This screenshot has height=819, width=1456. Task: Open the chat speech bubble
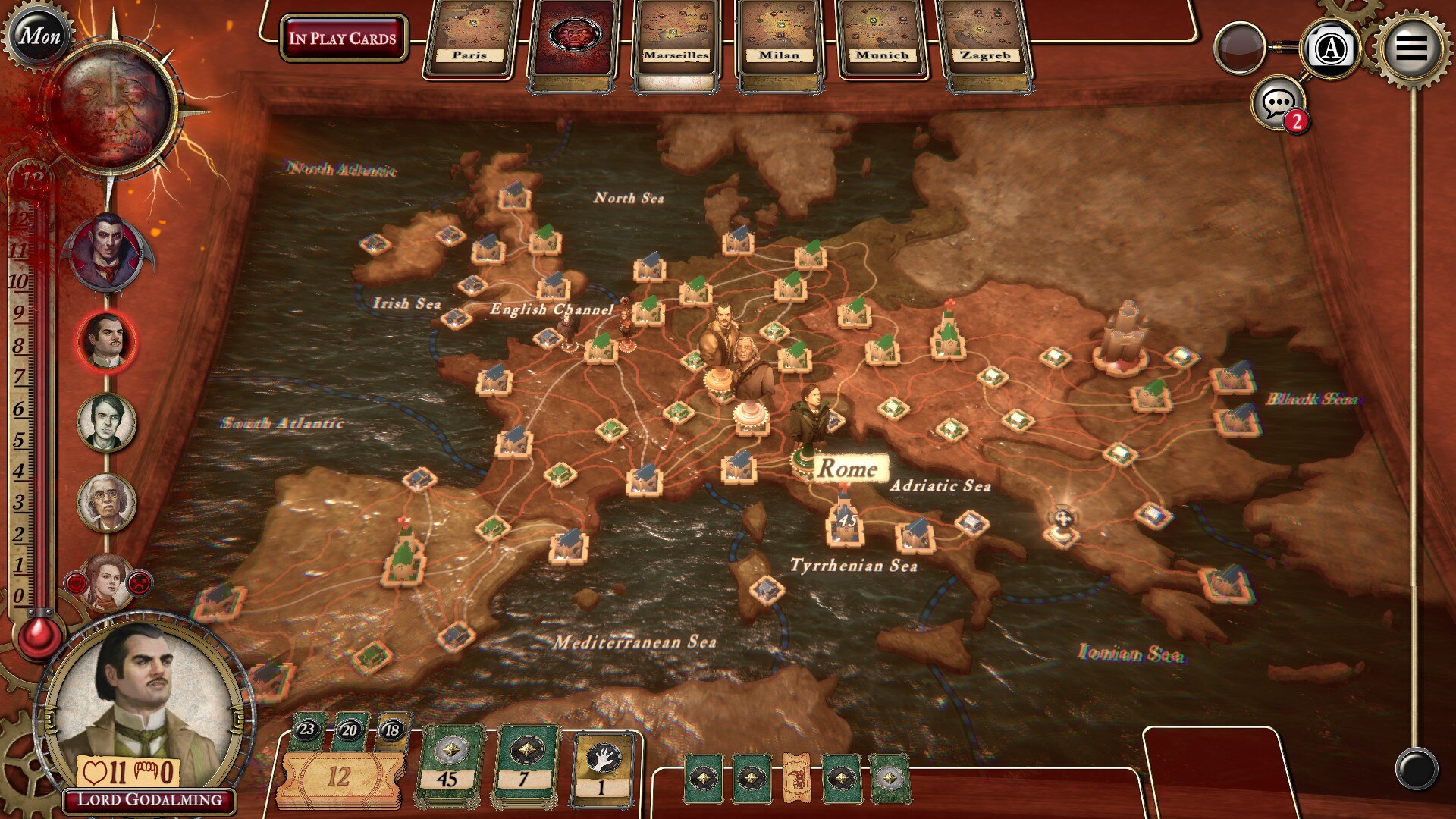(x=1279, y=103)
